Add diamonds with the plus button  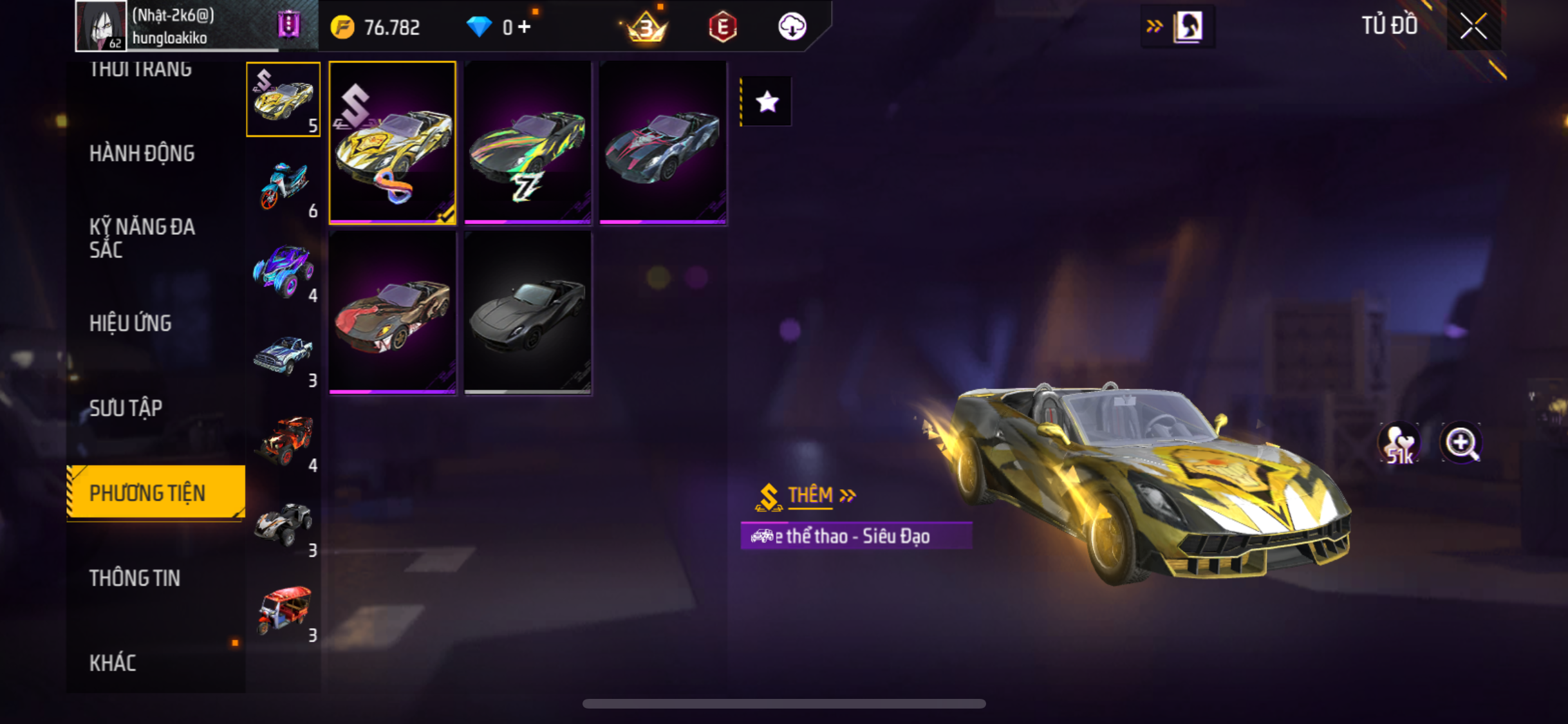[x=525, y=27]
